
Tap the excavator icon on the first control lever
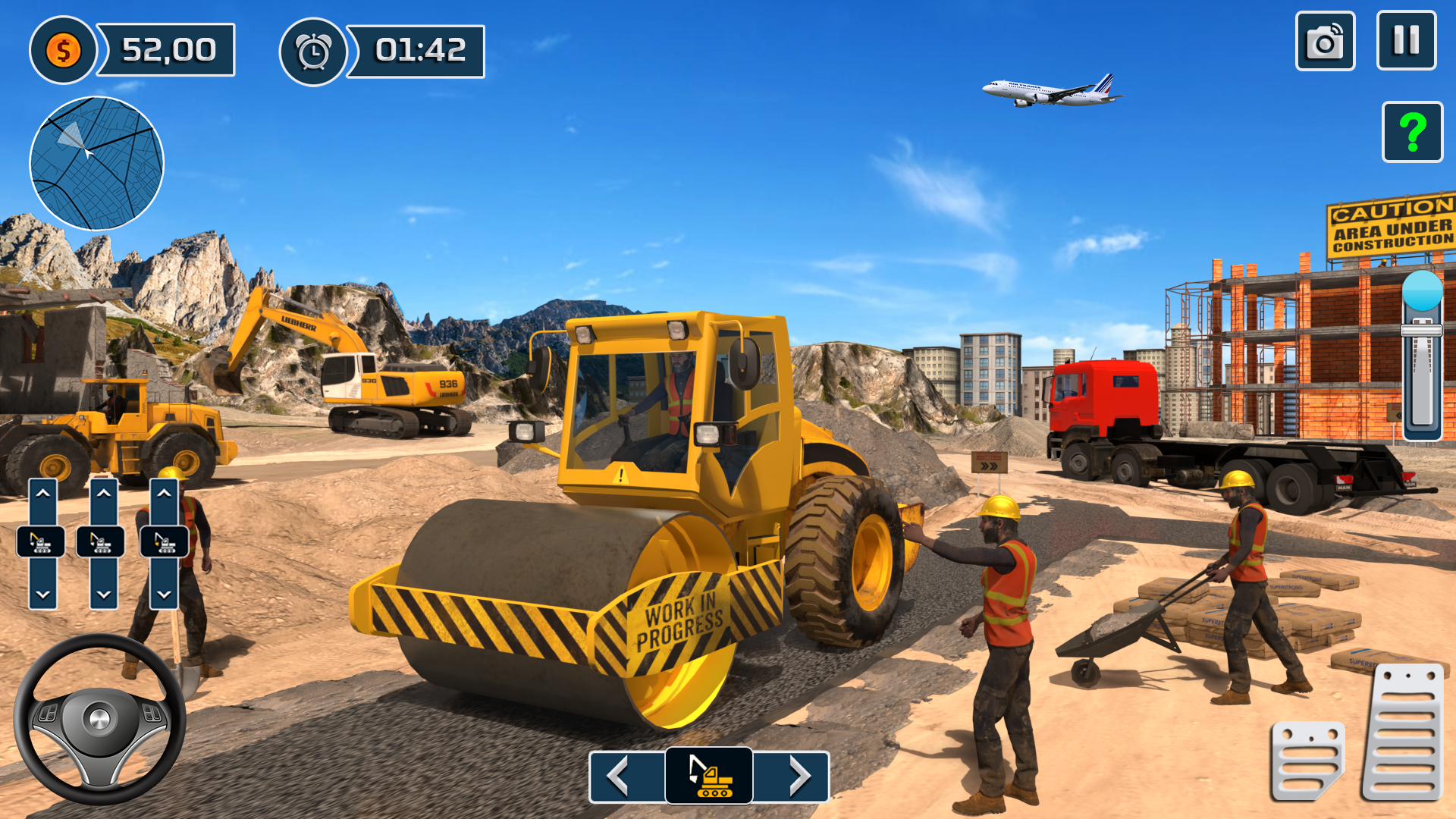tap(42, 543)
